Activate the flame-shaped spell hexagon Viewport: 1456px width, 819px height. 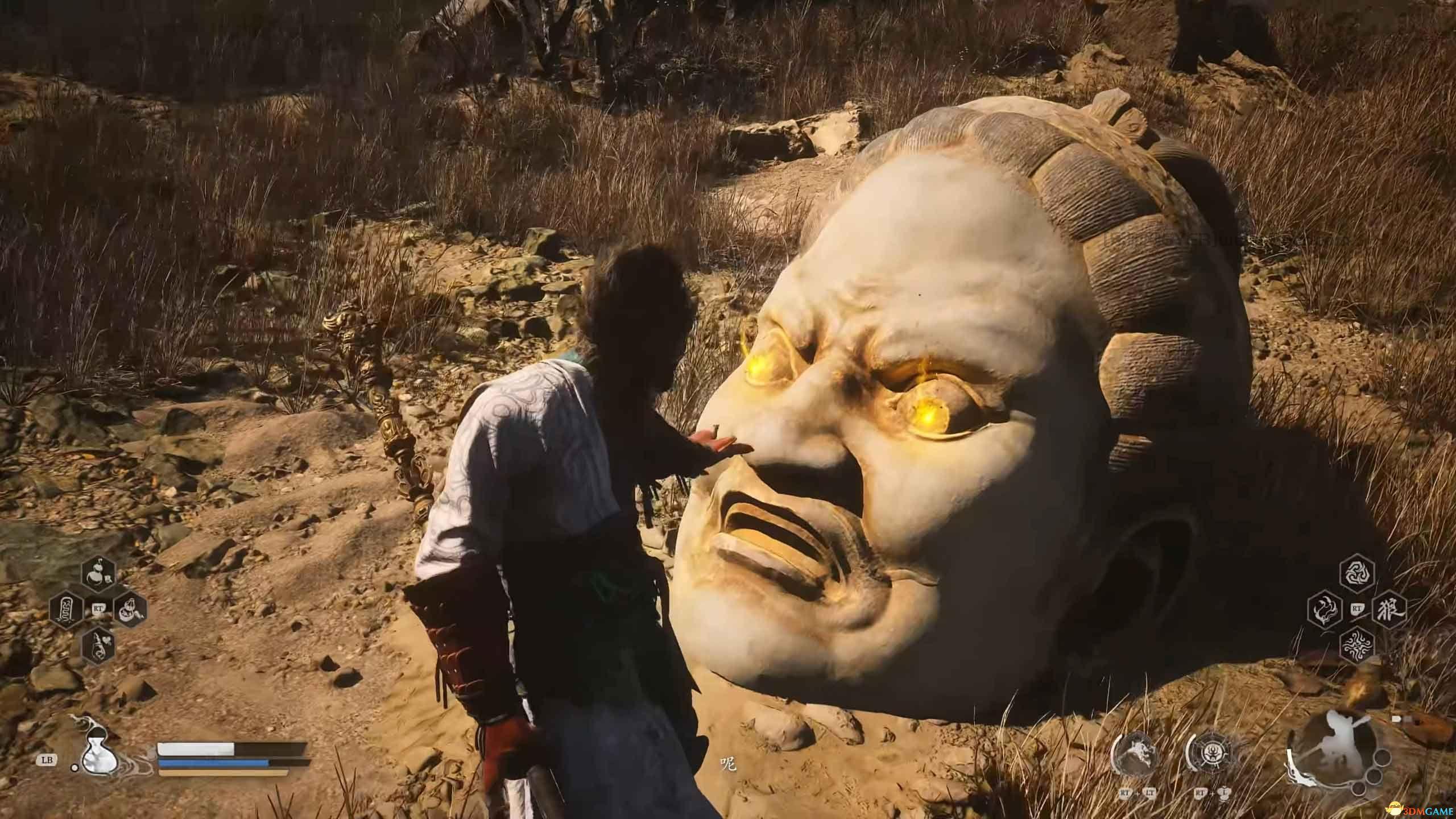pyautogui.click(x=1325, y=404)
